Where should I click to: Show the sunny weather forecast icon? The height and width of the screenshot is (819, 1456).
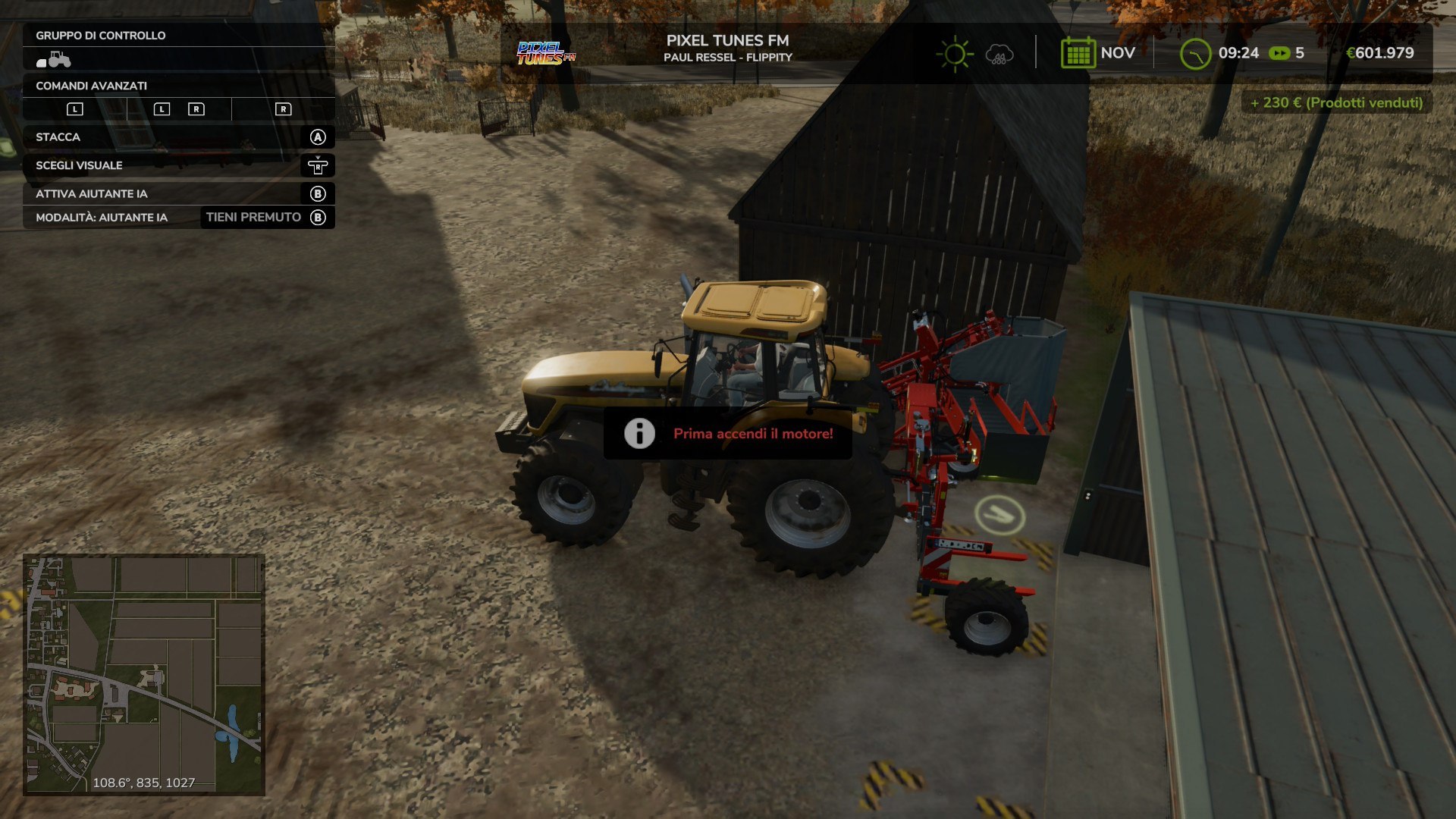tap(955, 54)
